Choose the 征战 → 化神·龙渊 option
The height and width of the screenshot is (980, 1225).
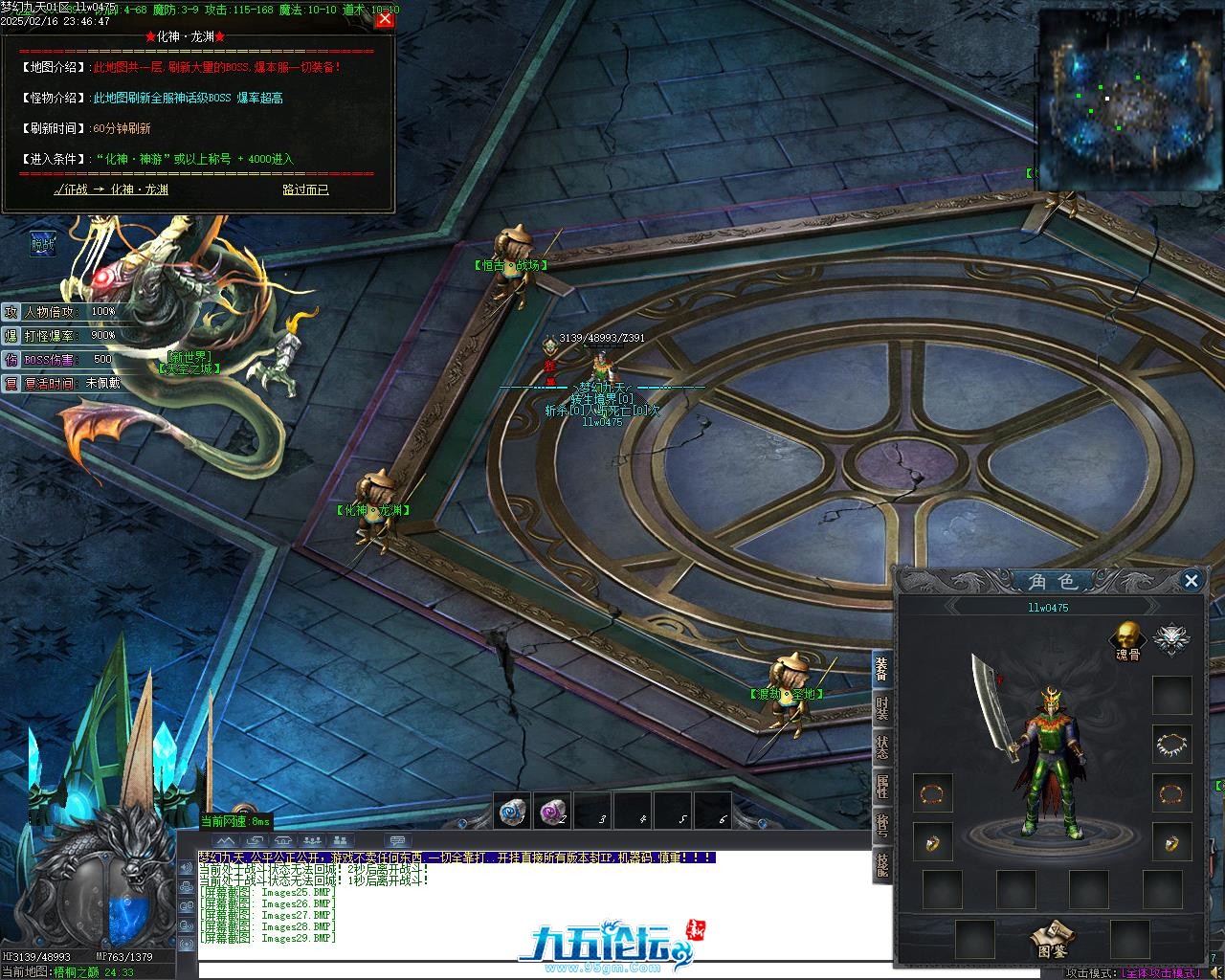coord(111,189)
